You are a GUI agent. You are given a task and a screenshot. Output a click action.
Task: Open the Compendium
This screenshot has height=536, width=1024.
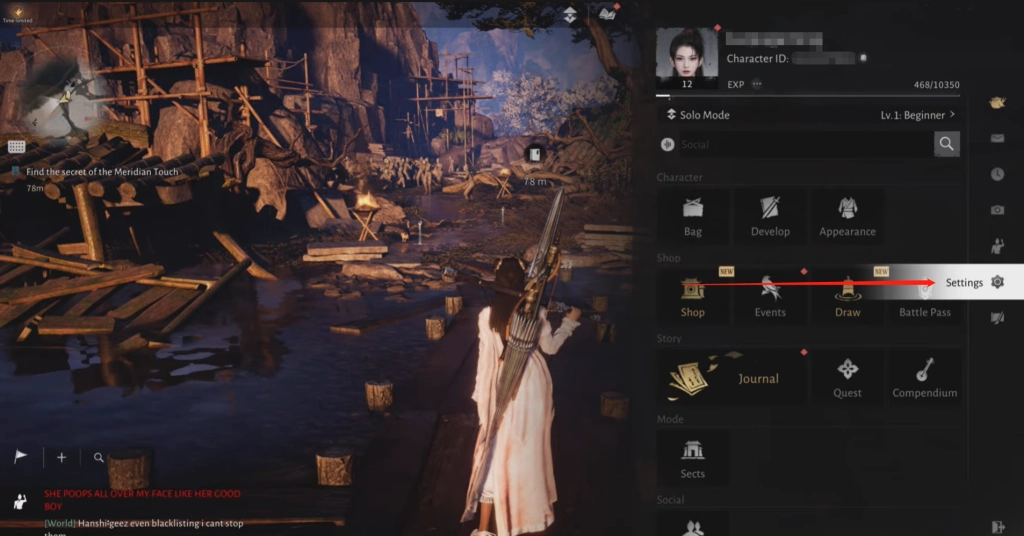coord(924,378)
